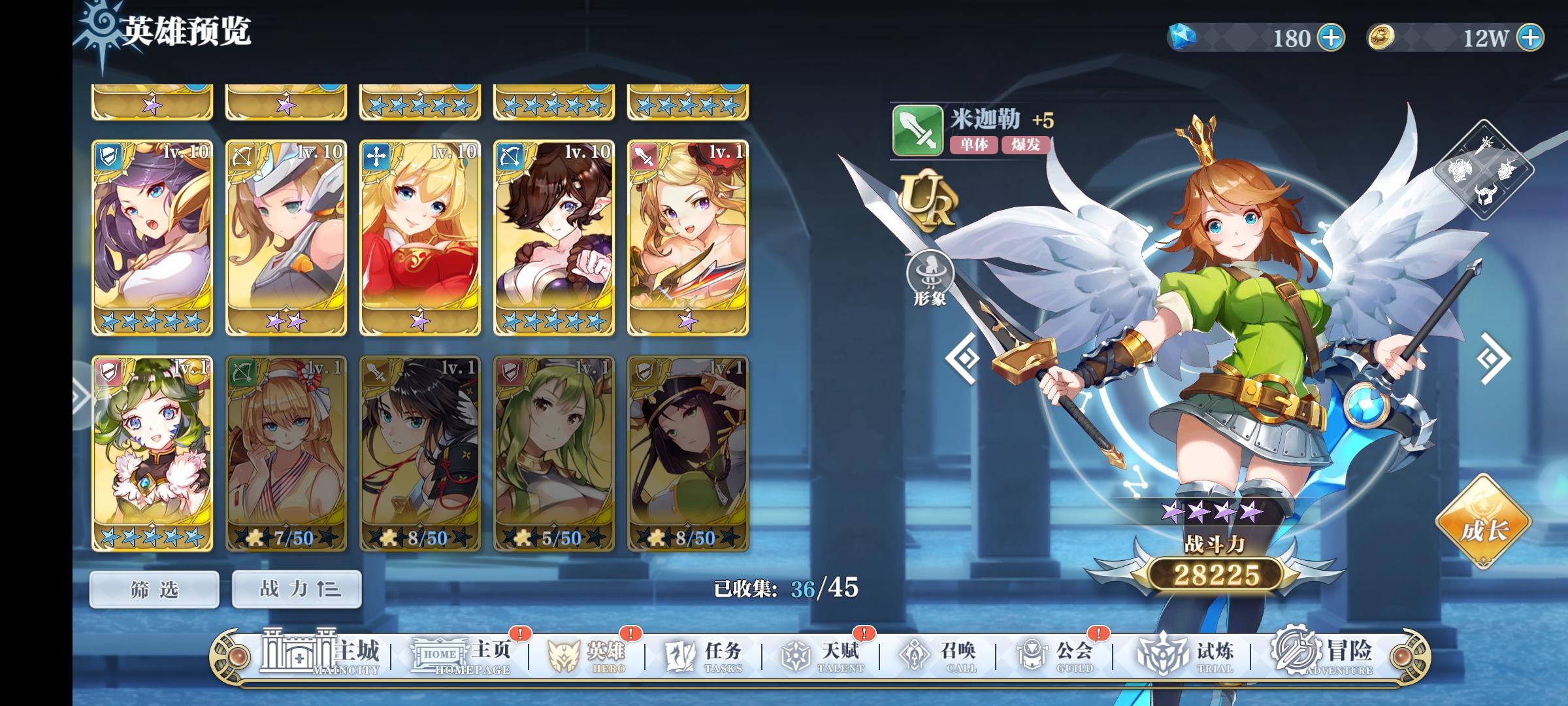Click the 战力 sort order control
Screen dimensions: 1568x706
[296, 588]
